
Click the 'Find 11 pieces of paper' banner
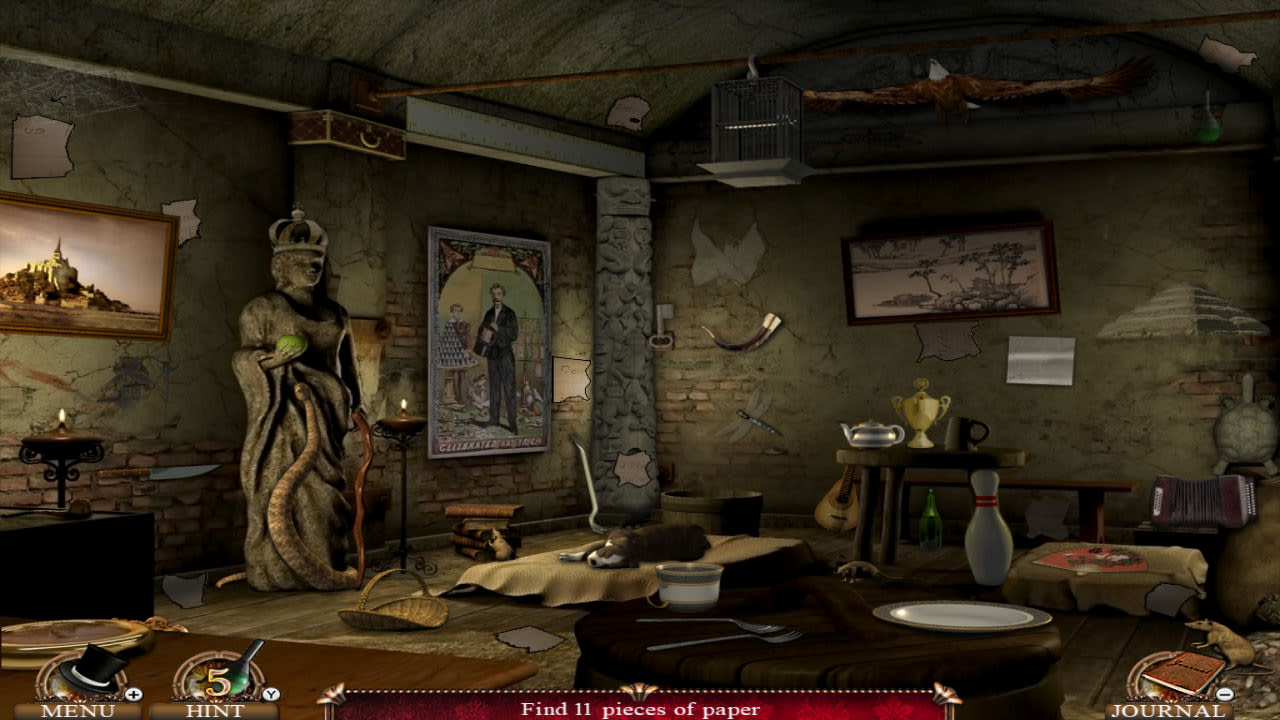tap(640, 711)
